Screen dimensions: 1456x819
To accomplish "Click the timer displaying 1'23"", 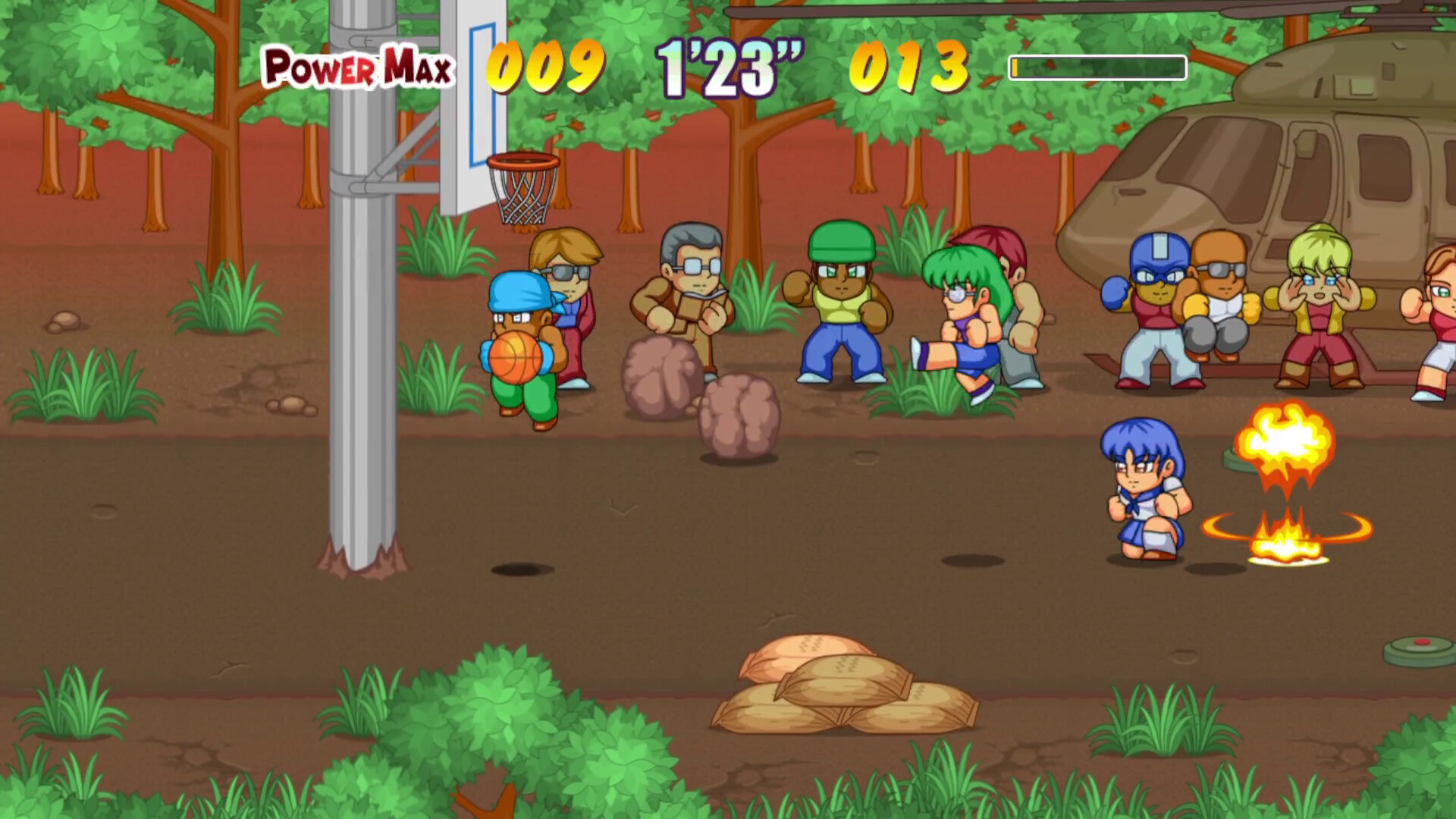I will 724,68.
